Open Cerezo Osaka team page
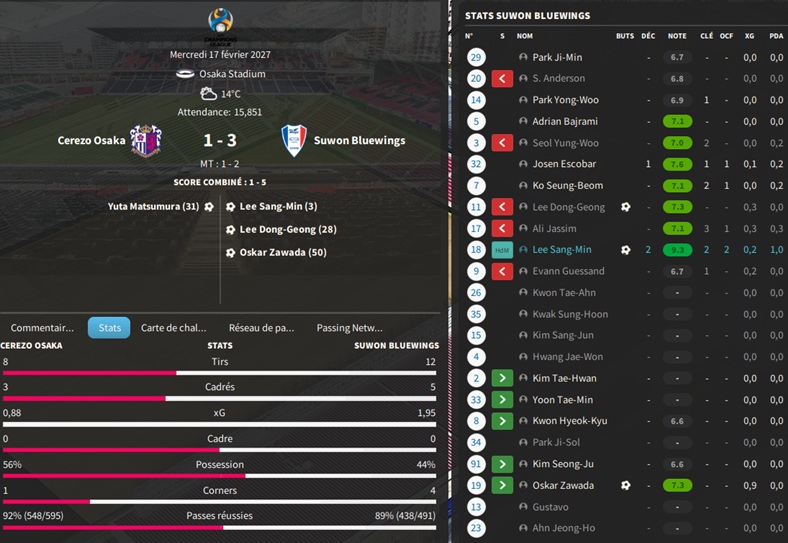The image size is (788, 543). click(92, 140)
